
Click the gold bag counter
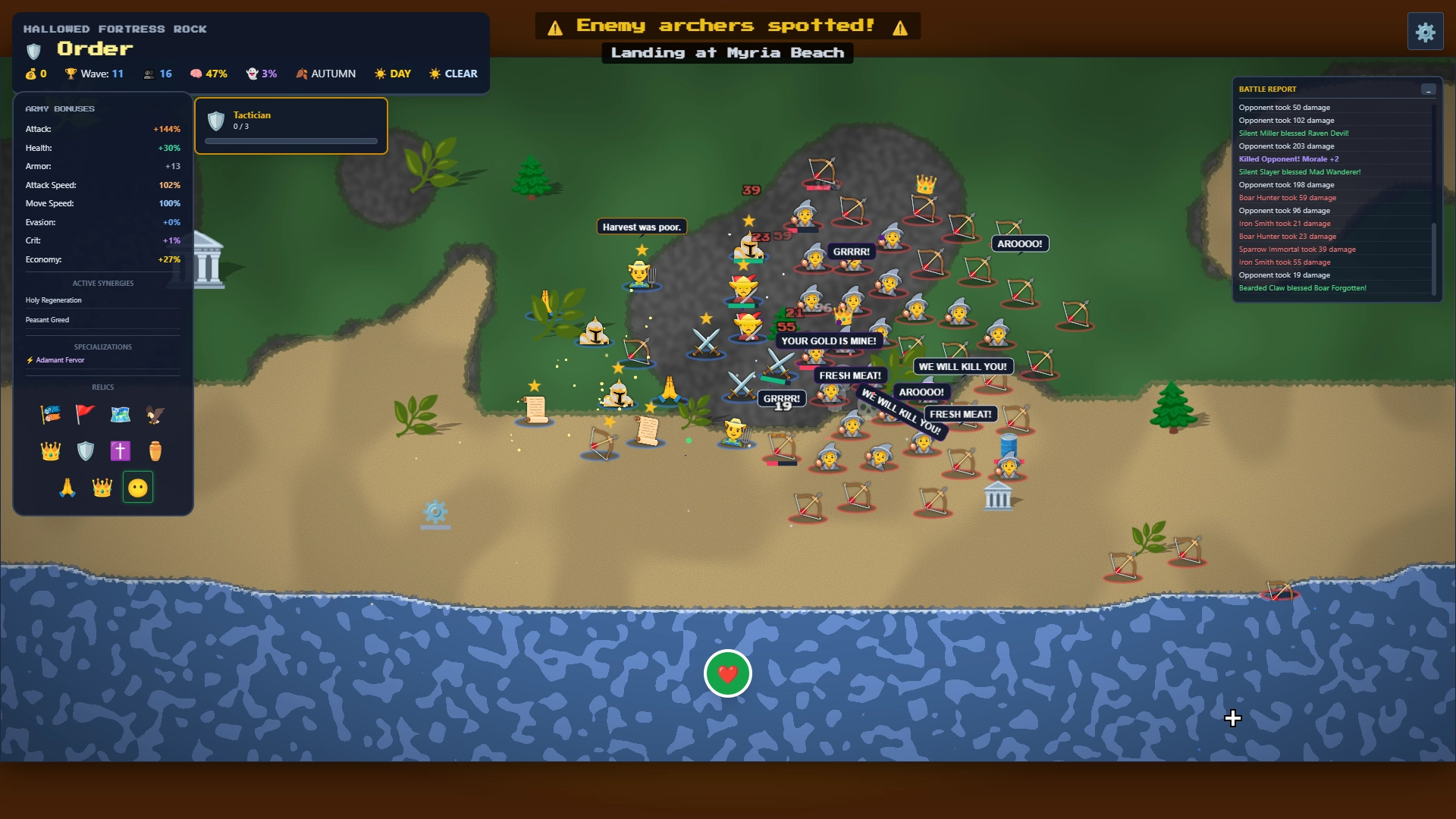click(36, 74)
